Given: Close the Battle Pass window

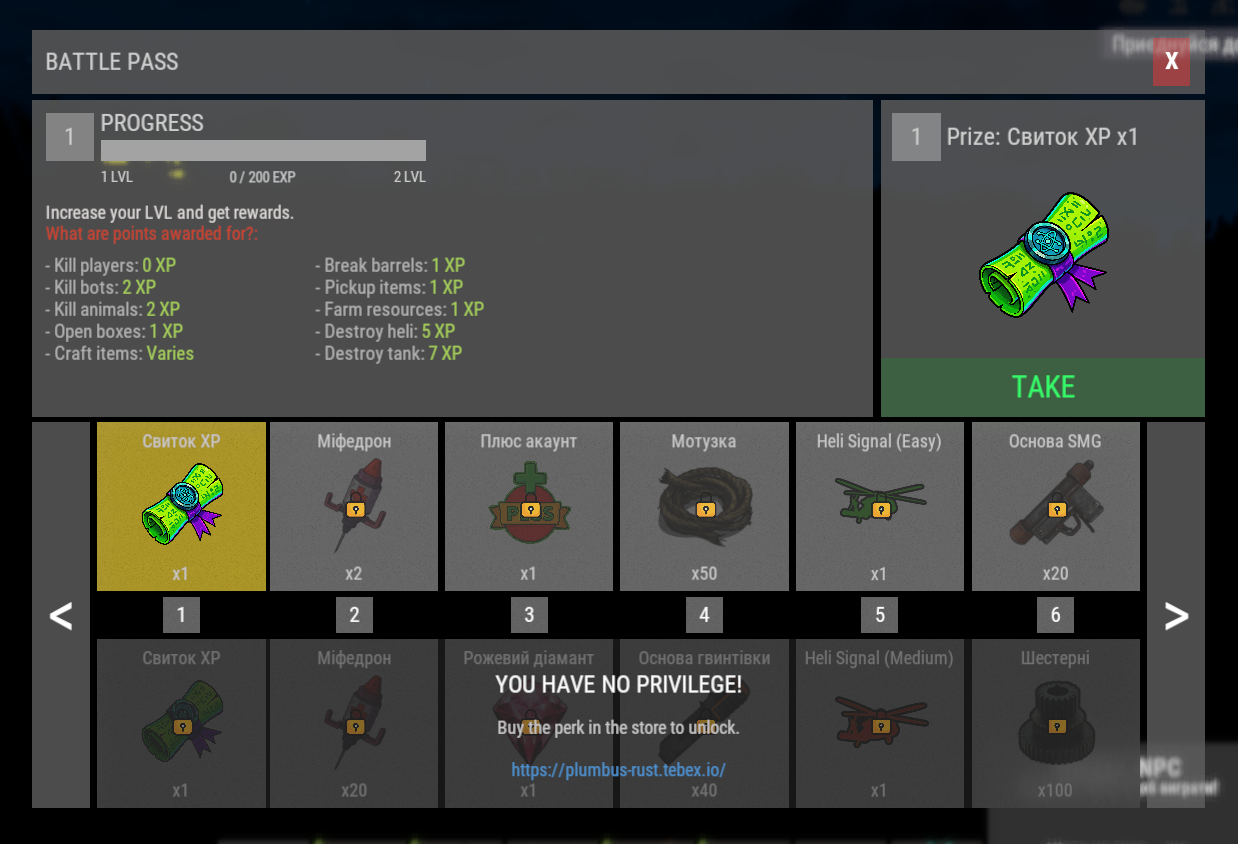Looking at the screenshot, I should [x=1171, y=62].
